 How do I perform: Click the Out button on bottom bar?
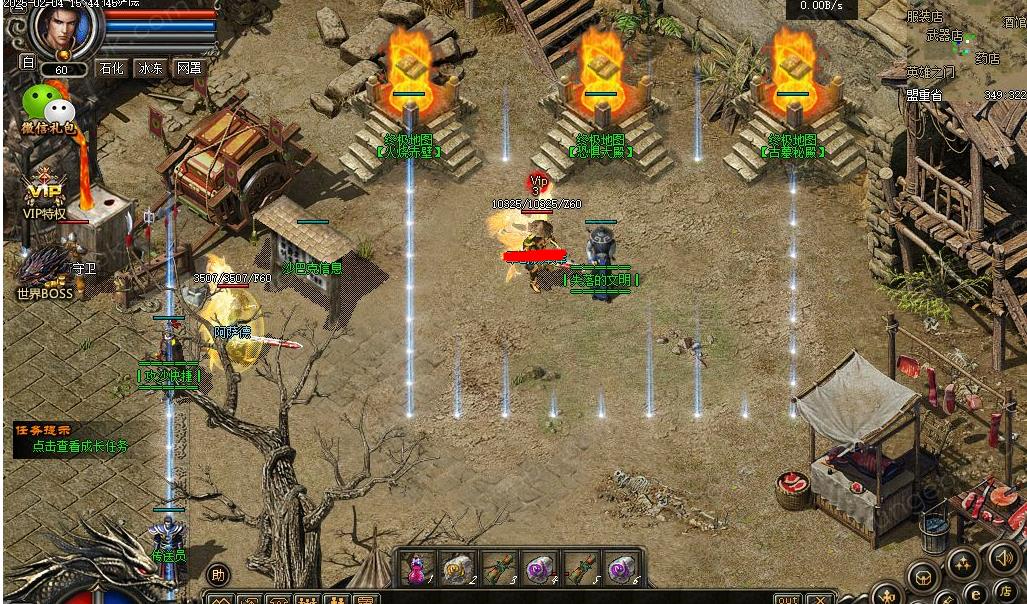pyautogui.click(x=787, y=599)
